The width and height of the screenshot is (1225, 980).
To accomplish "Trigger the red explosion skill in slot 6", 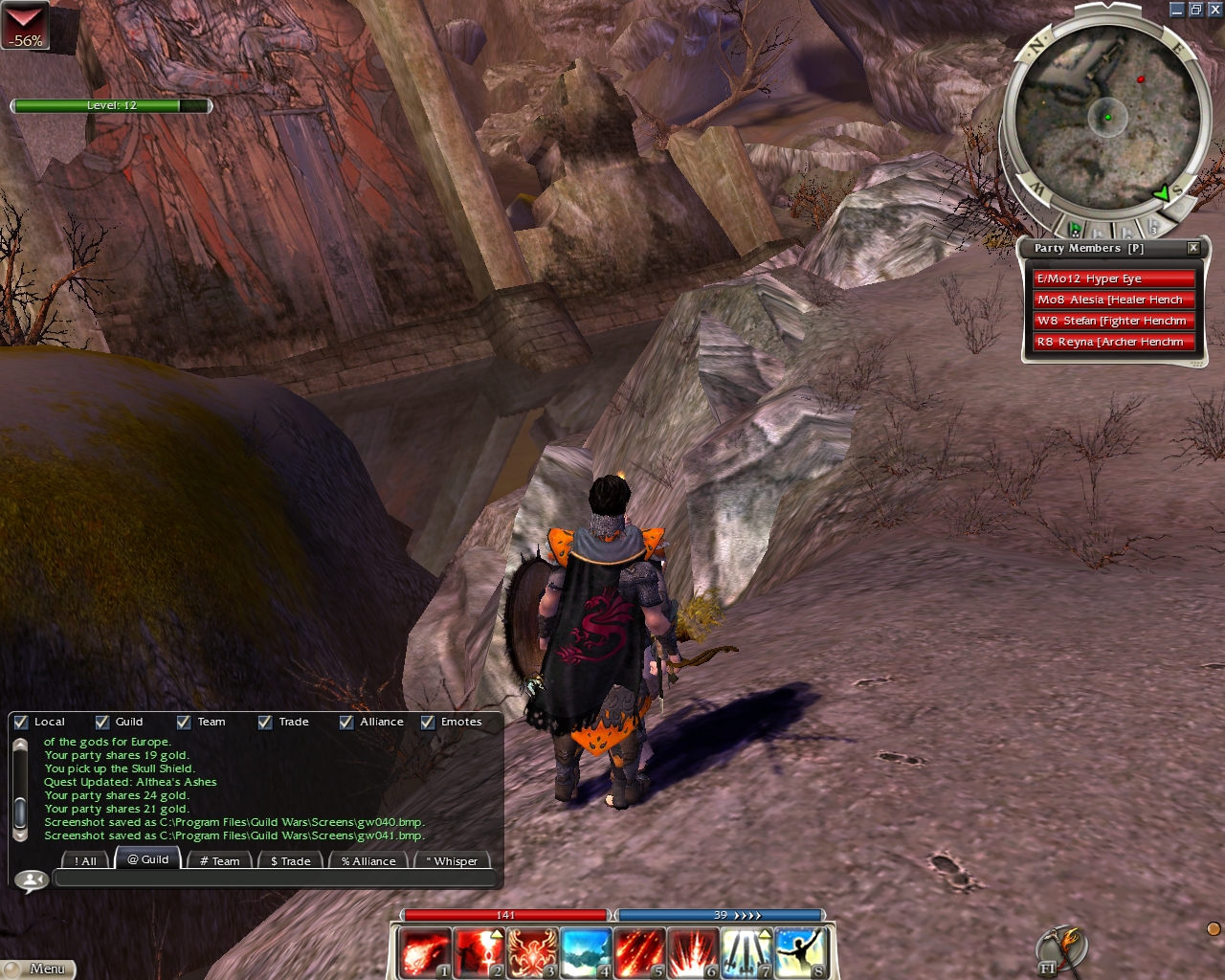I will coord(693,952).
